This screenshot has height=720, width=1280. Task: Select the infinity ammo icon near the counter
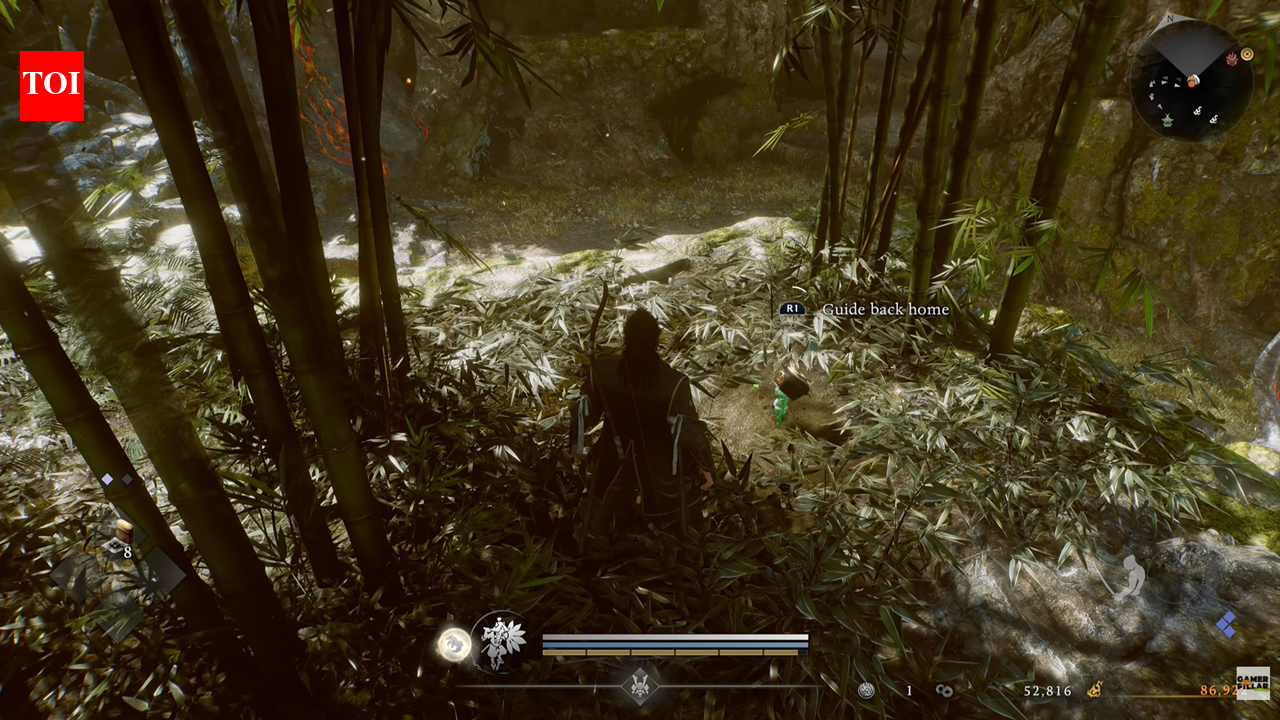944,690
